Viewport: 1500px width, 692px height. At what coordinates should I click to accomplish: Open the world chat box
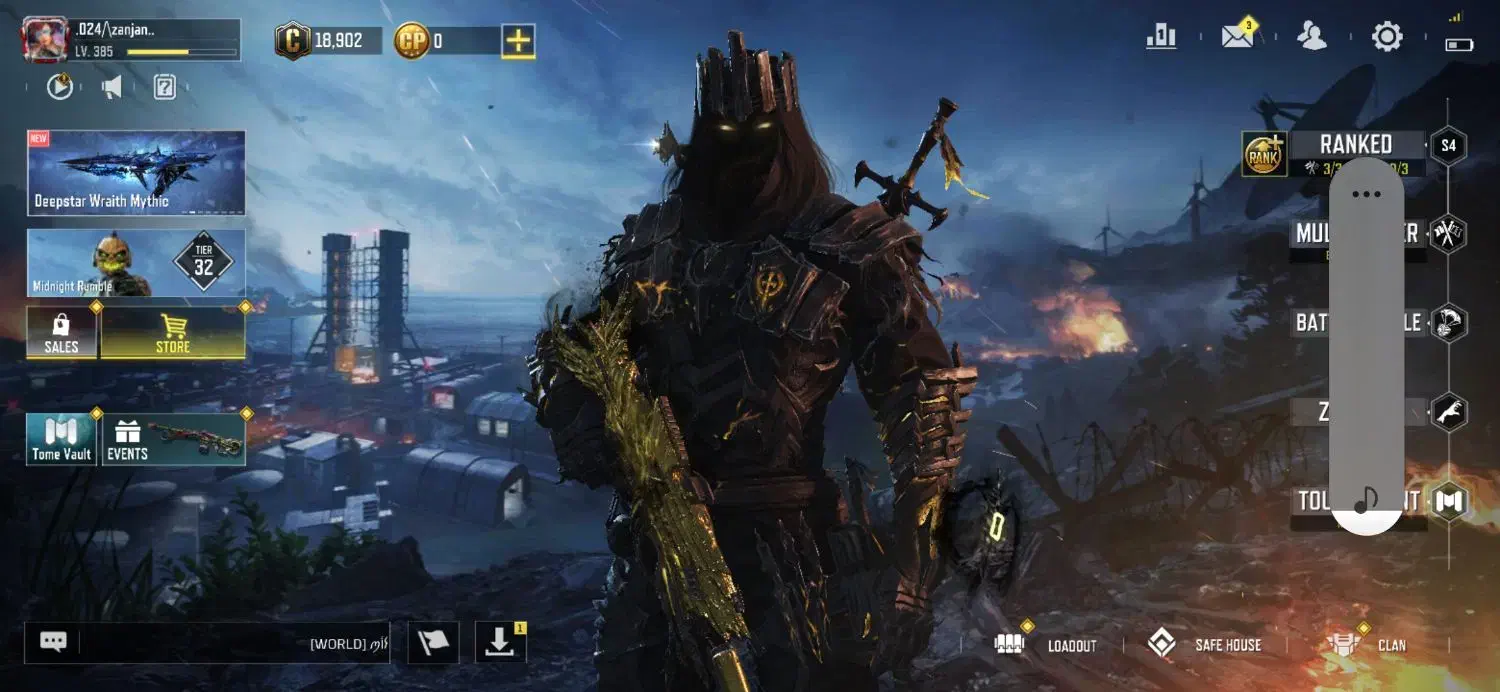pos(207,643)
